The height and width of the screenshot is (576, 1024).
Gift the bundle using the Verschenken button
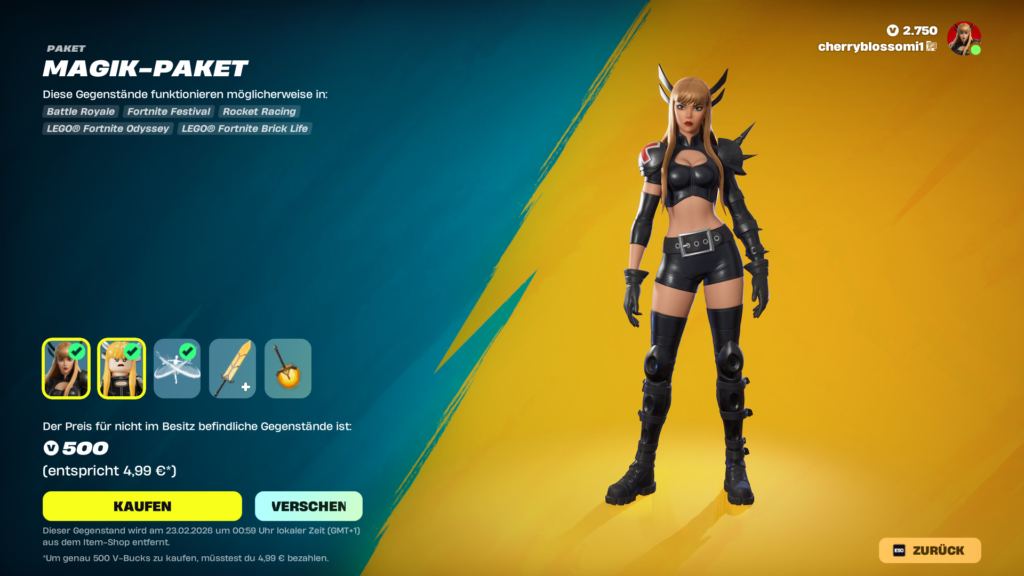click(308, 506)
